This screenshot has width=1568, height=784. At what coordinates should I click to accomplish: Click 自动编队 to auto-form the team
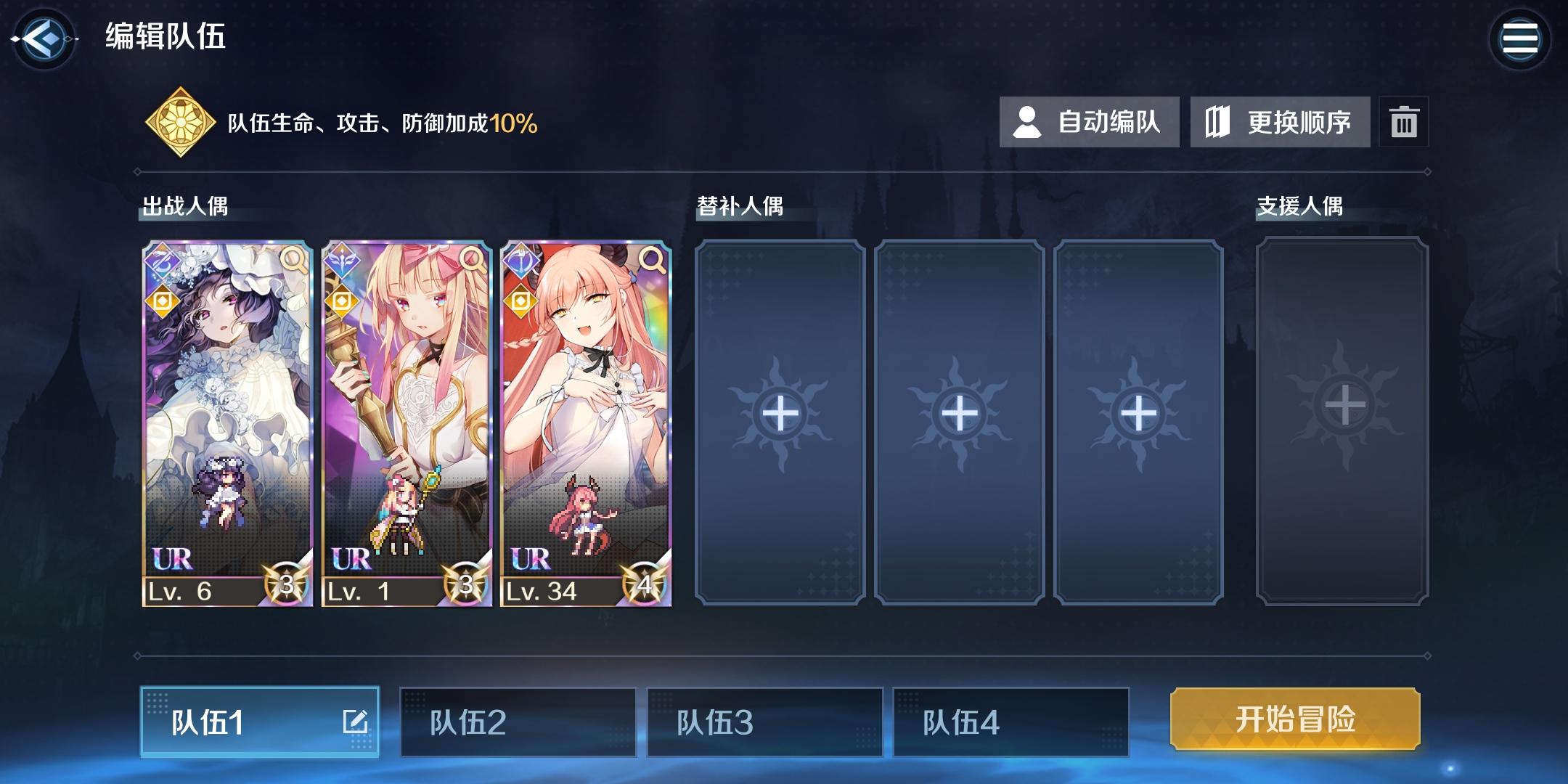tap(1089, 122)
